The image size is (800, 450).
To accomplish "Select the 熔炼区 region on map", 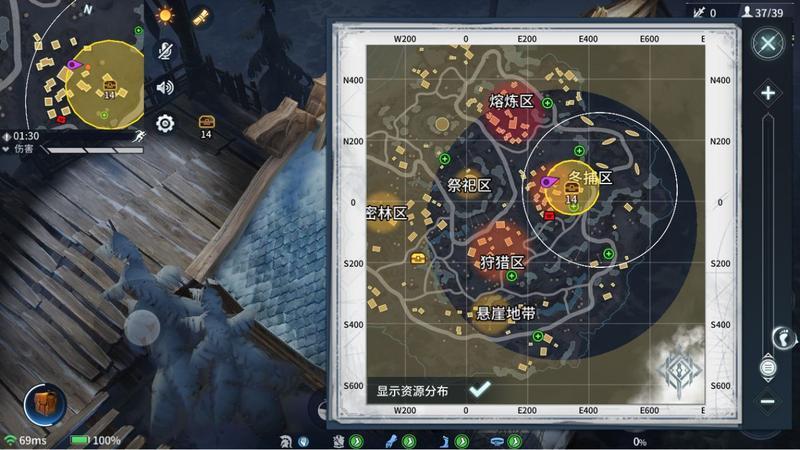I will [510, 102].
